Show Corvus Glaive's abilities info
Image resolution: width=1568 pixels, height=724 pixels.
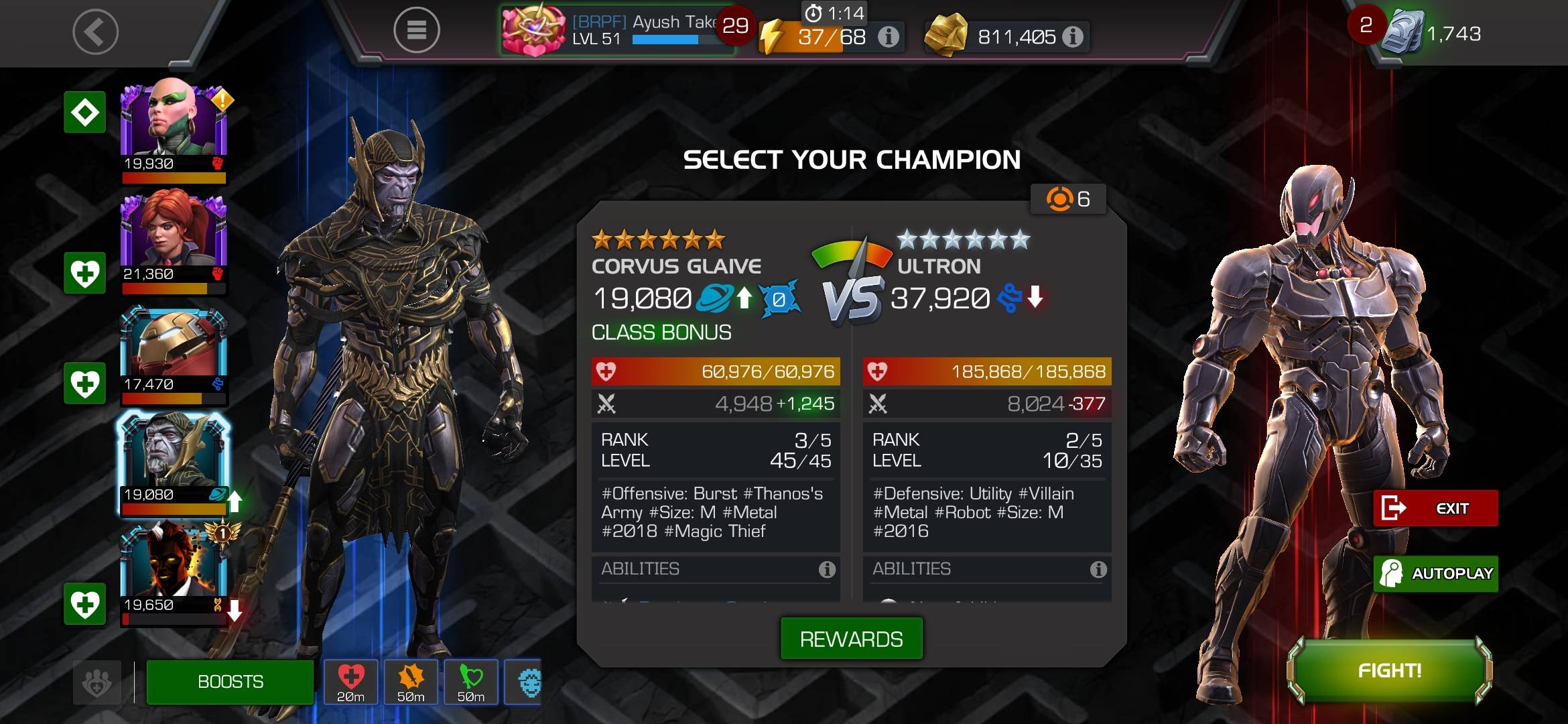pyautogui.click(x=827, y=570)
